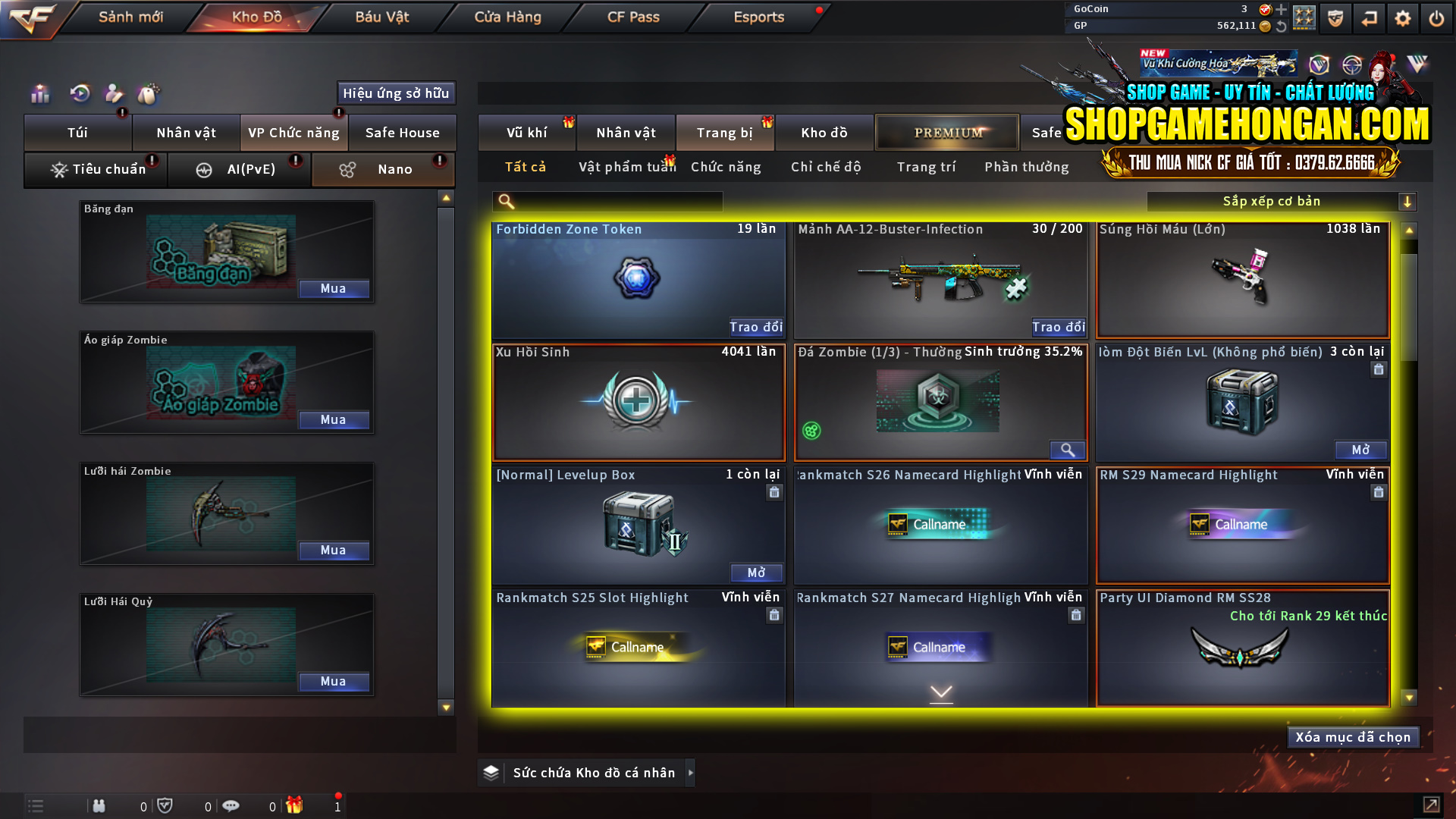Click the GP currency refresh control
1456x819 pixels.
(x=1282, y=25)
